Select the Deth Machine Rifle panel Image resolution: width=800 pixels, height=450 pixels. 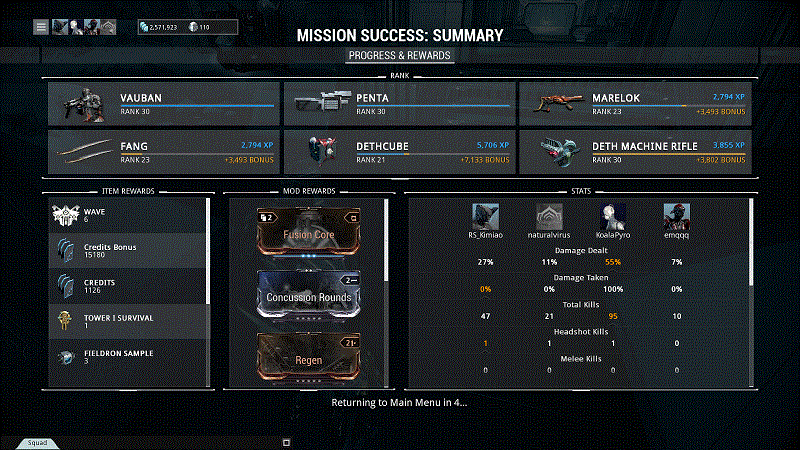634,151
